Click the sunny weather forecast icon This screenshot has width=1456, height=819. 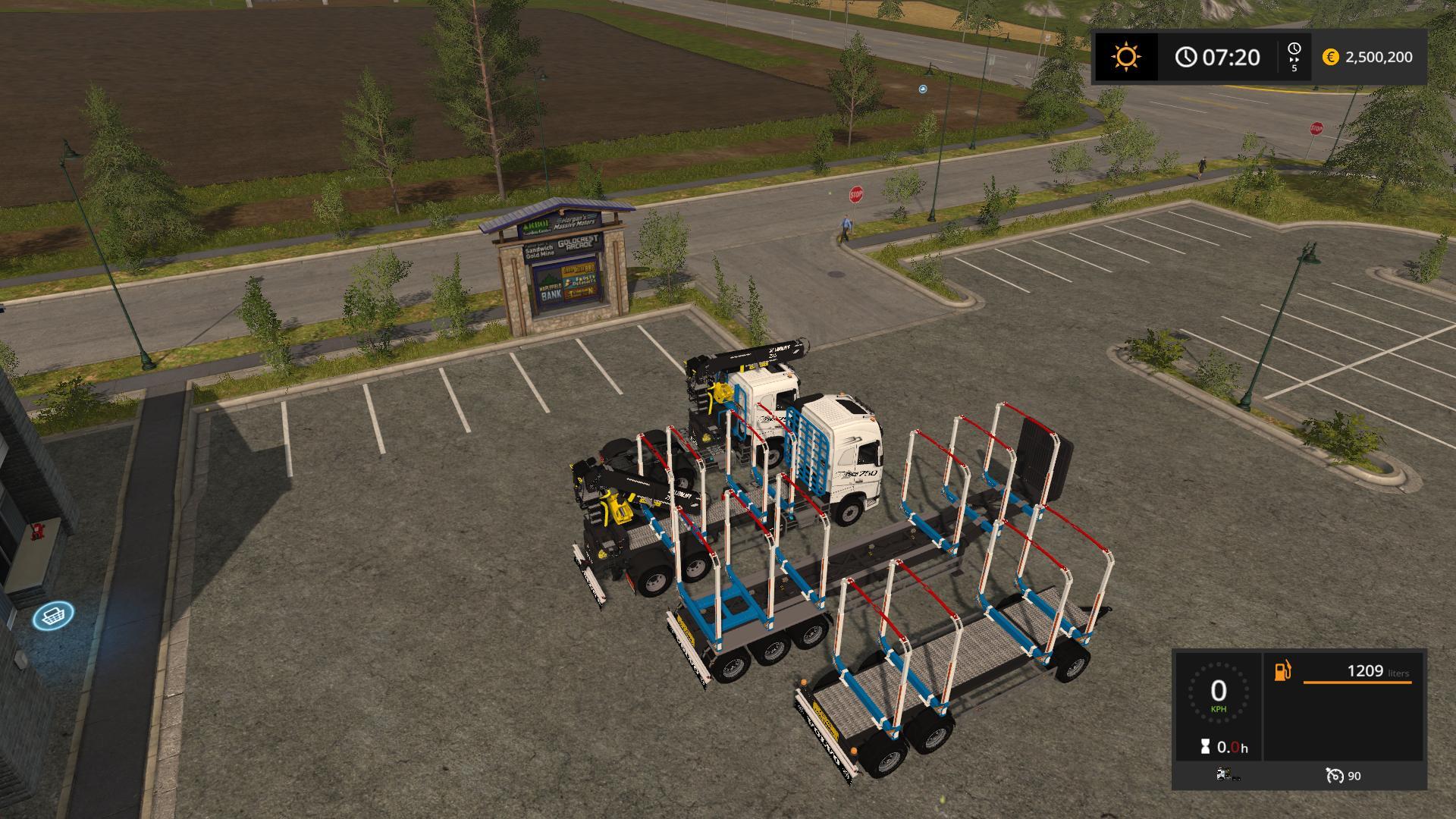tap(1125, 57)
